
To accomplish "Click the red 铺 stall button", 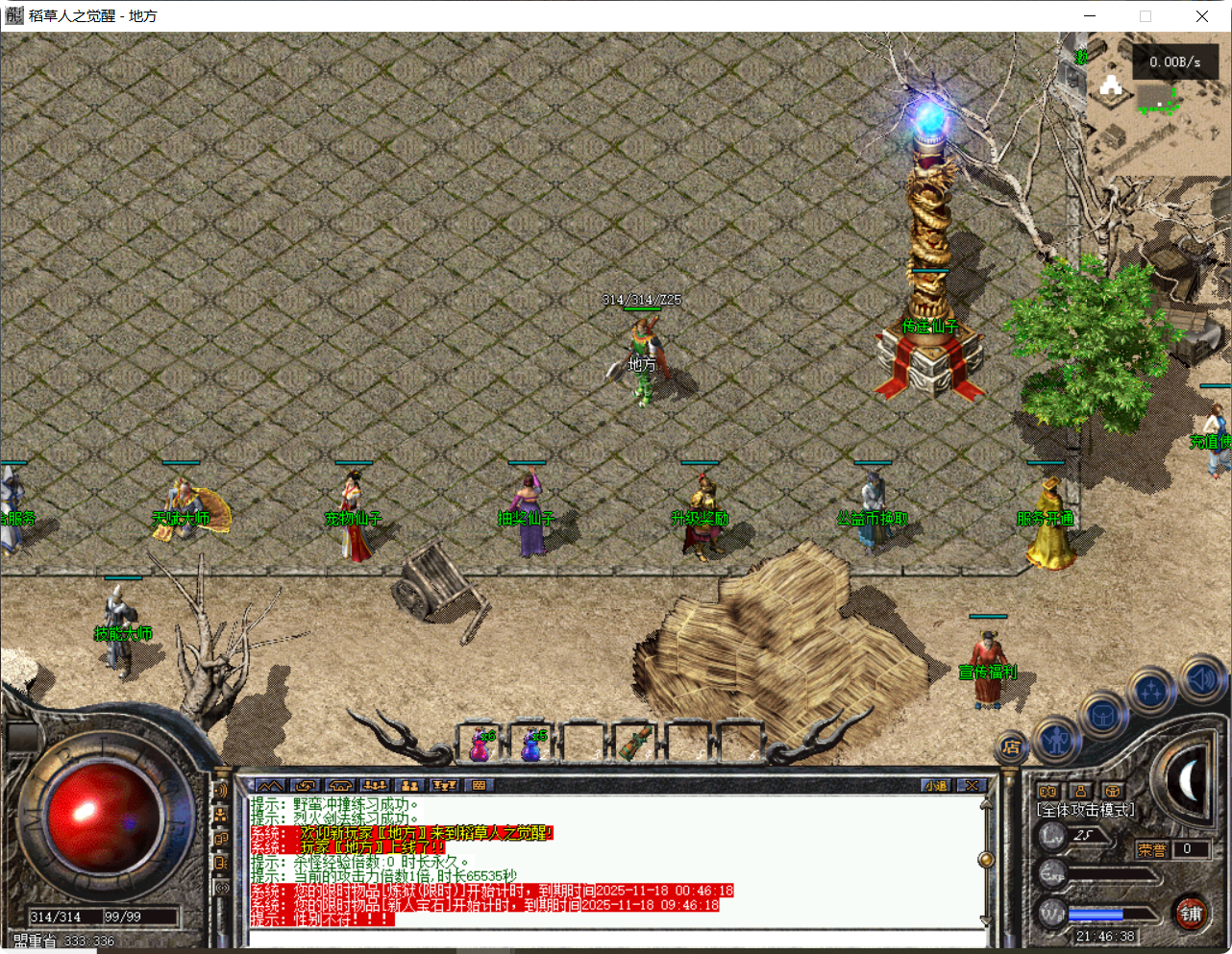I will (x=1194, y=915).
